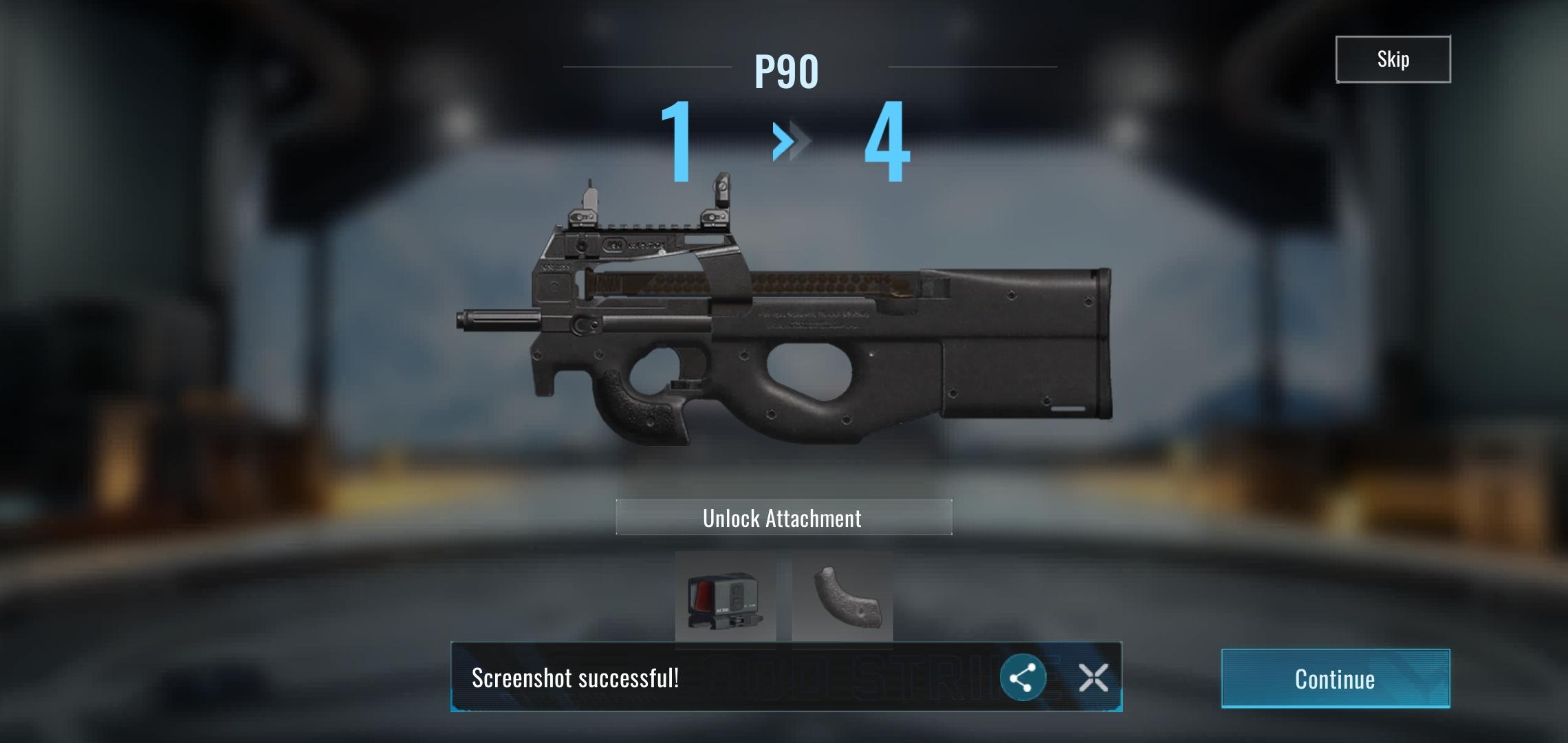Viewport: 1568px width, 743px height.
Task: Click the X to dismiss the notification
Action: coord(1093,677)
